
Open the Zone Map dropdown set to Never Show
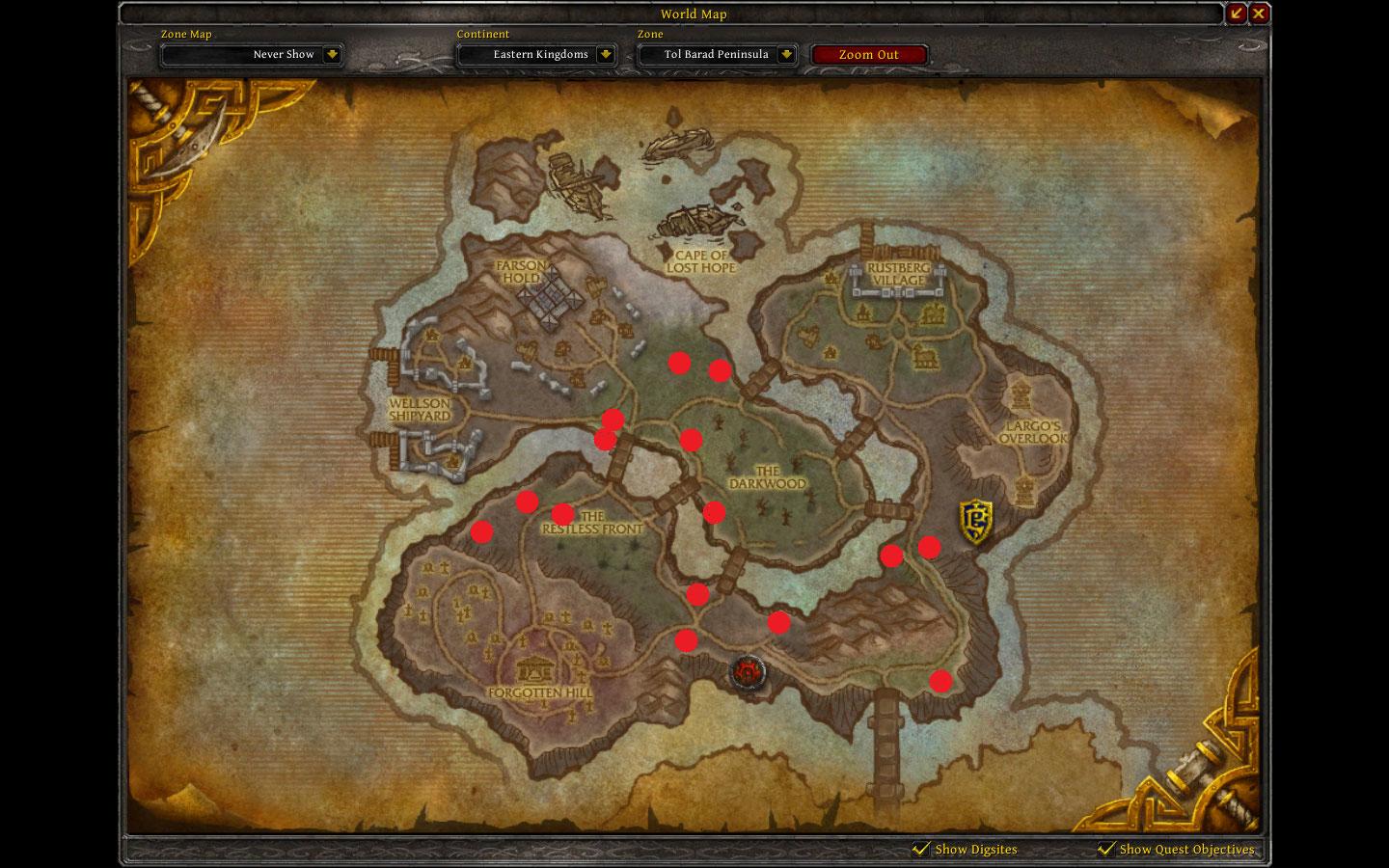(x=252, y=54)
